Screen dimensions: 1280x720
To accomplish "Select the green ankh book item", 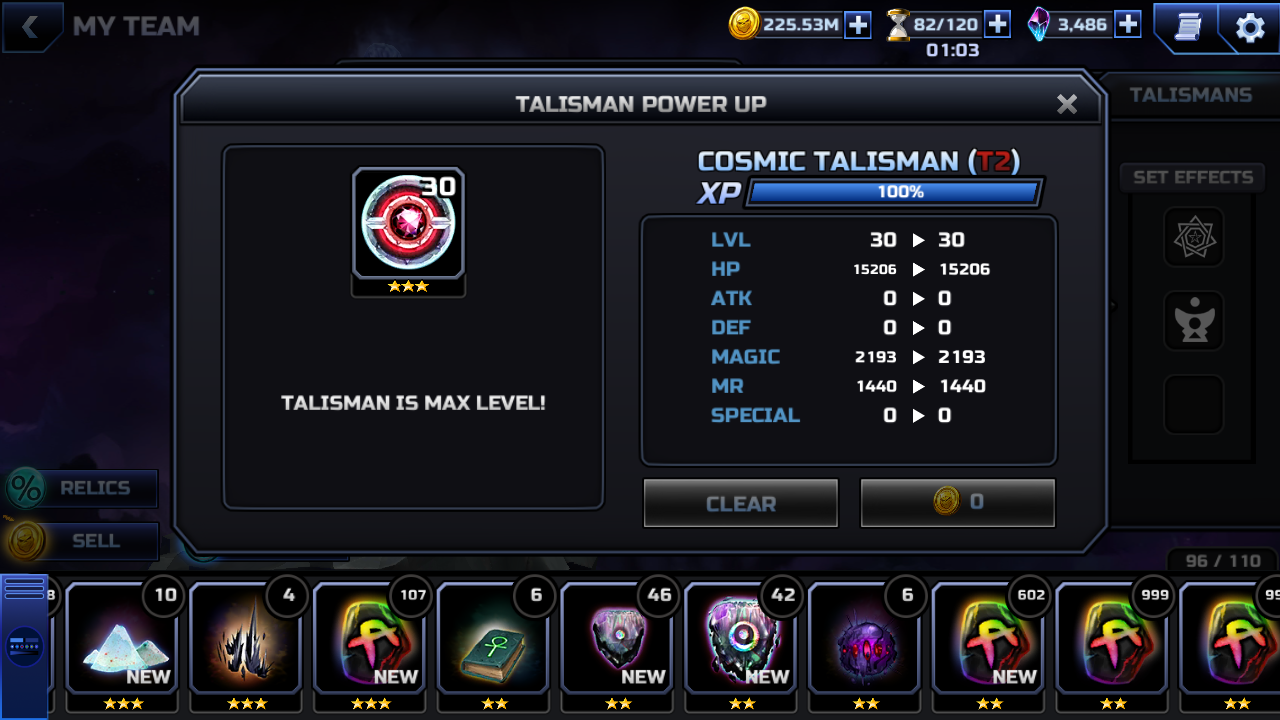I will tap(493, 638).
